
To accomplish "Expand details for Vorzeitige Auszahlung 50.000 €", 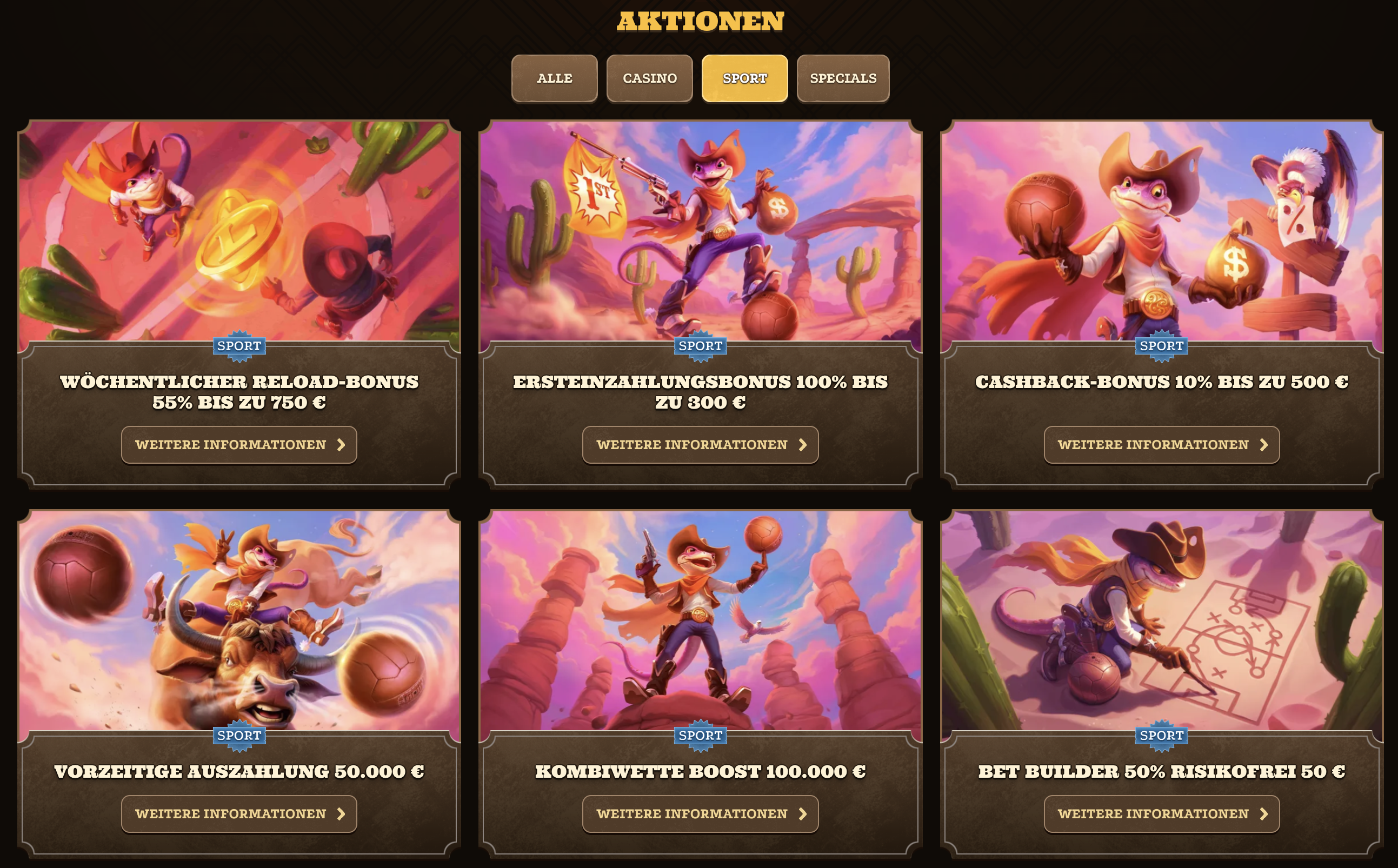I will tap(239, 813).
